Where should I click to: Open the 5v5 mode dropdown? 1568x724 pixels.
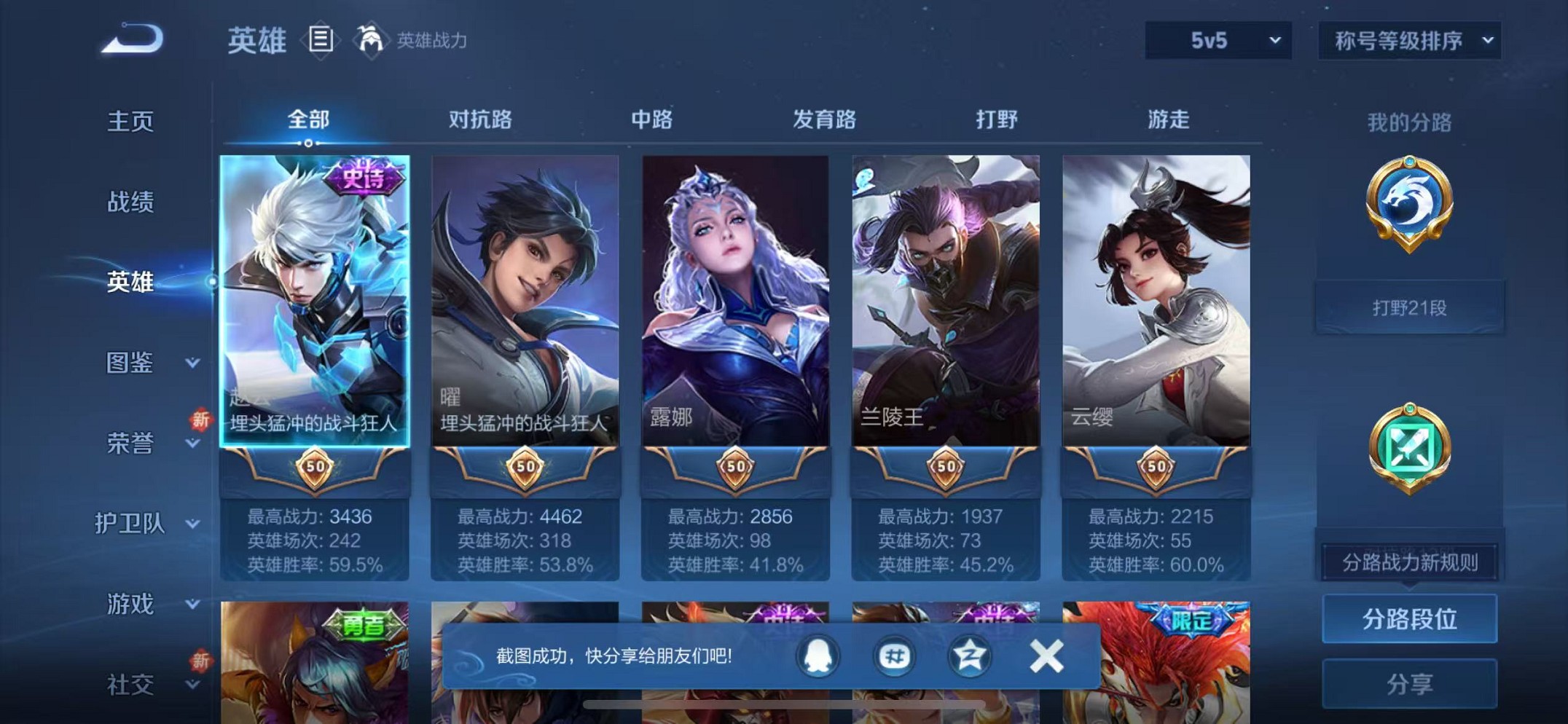pyautogui.click(x=1217, y=42)
